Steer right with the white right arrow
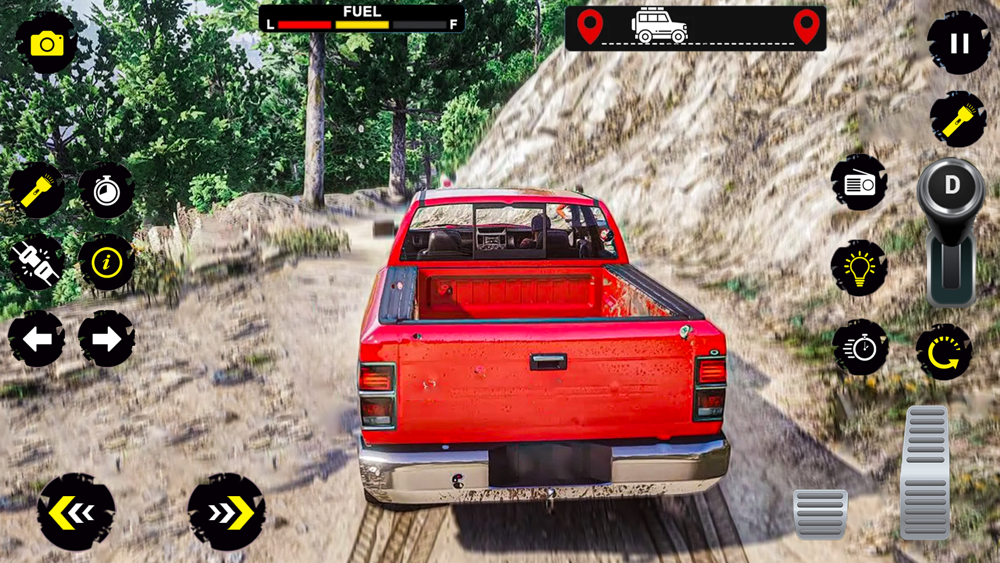1000x563 pixels. click(x=106, y=339)
